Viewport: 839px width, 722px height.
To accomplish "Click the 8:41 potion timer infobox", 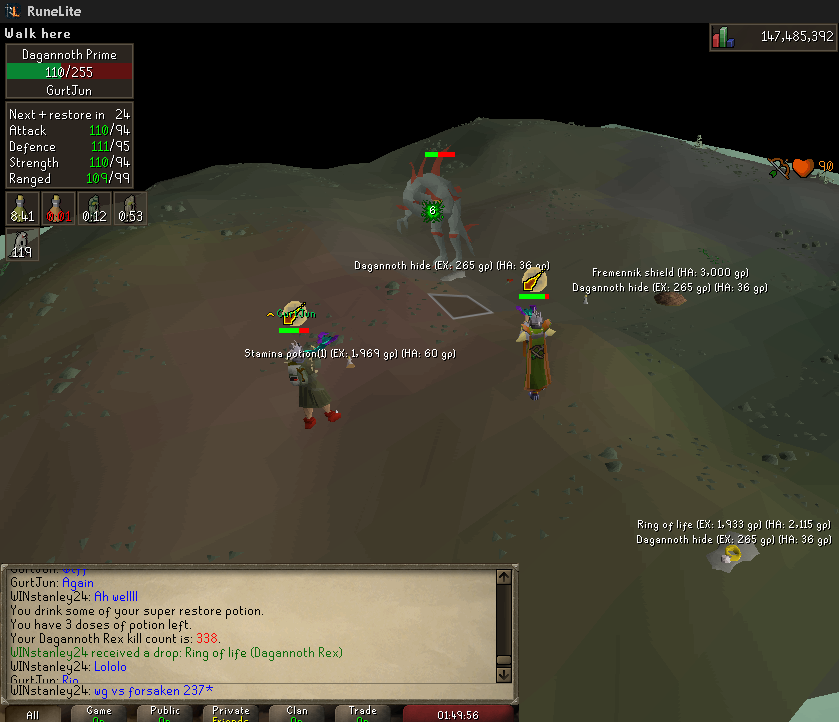I will tap(22, 208).
